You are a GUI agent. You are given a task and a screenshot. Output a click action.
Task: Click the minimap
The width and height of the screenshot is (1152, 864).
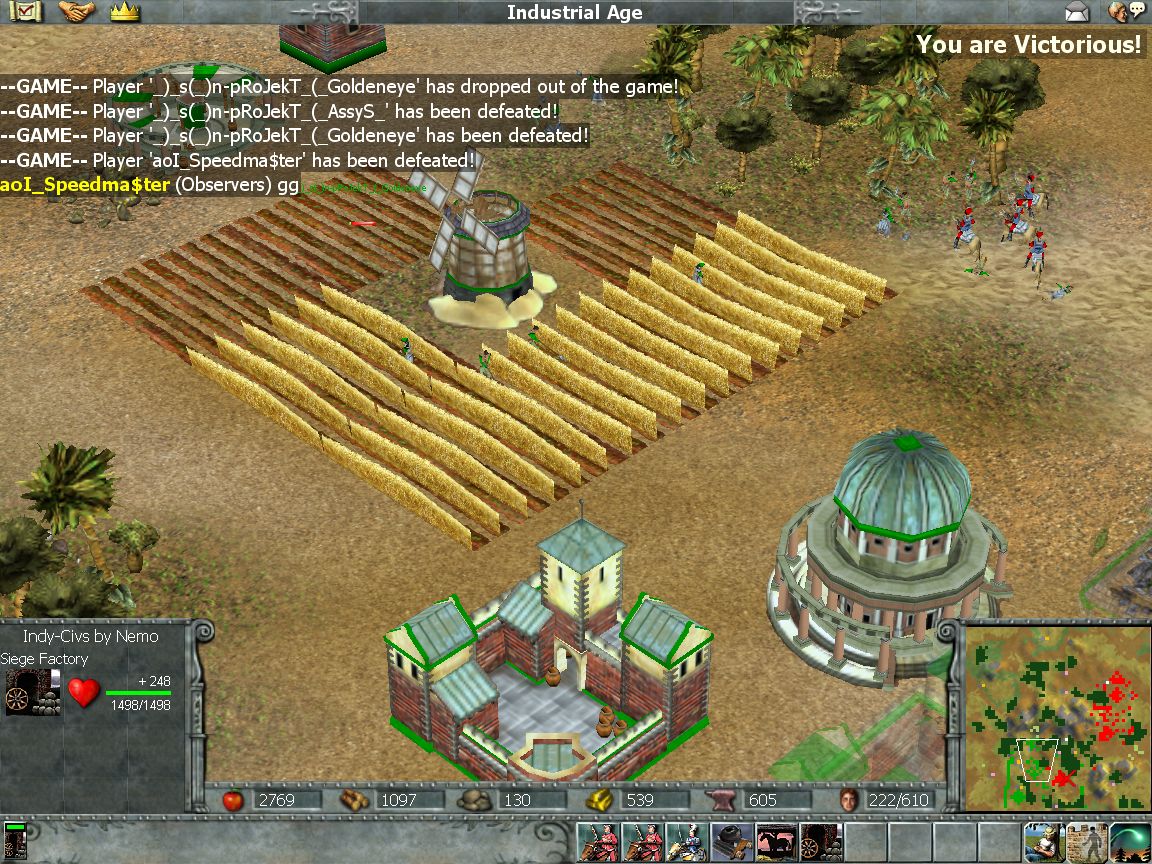click(1053, 714)
